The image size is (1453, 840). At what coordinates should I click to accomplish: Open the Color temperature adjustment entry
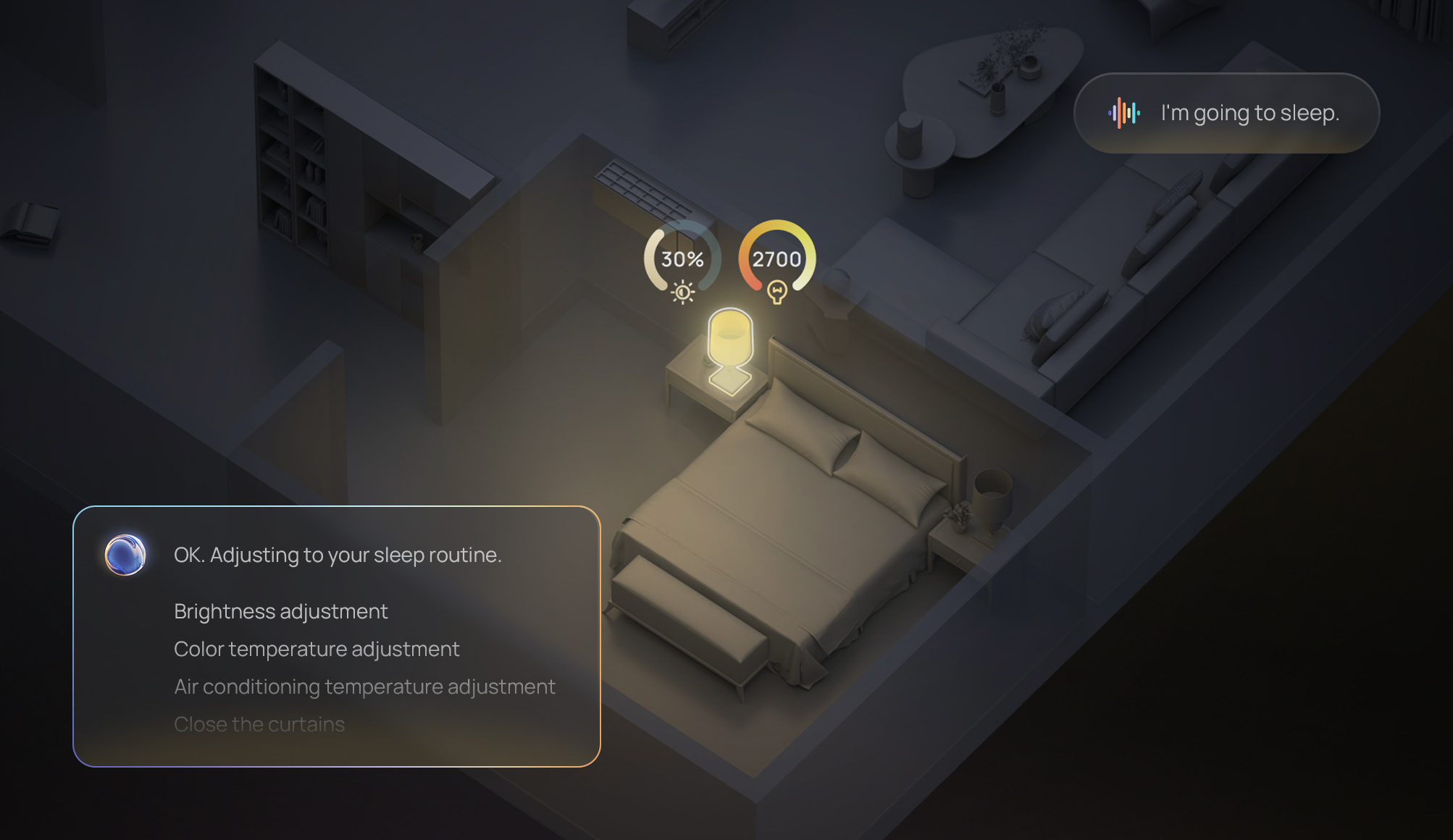[x=317, y=649]
